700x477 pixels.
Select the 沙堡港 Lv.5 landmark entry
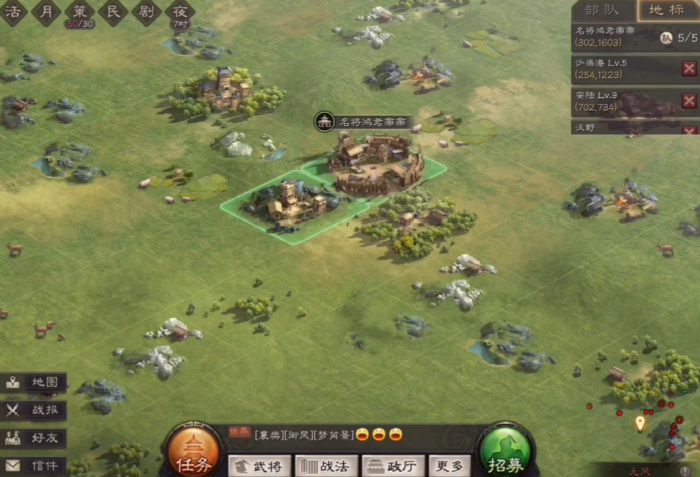[x=620, y=68]
